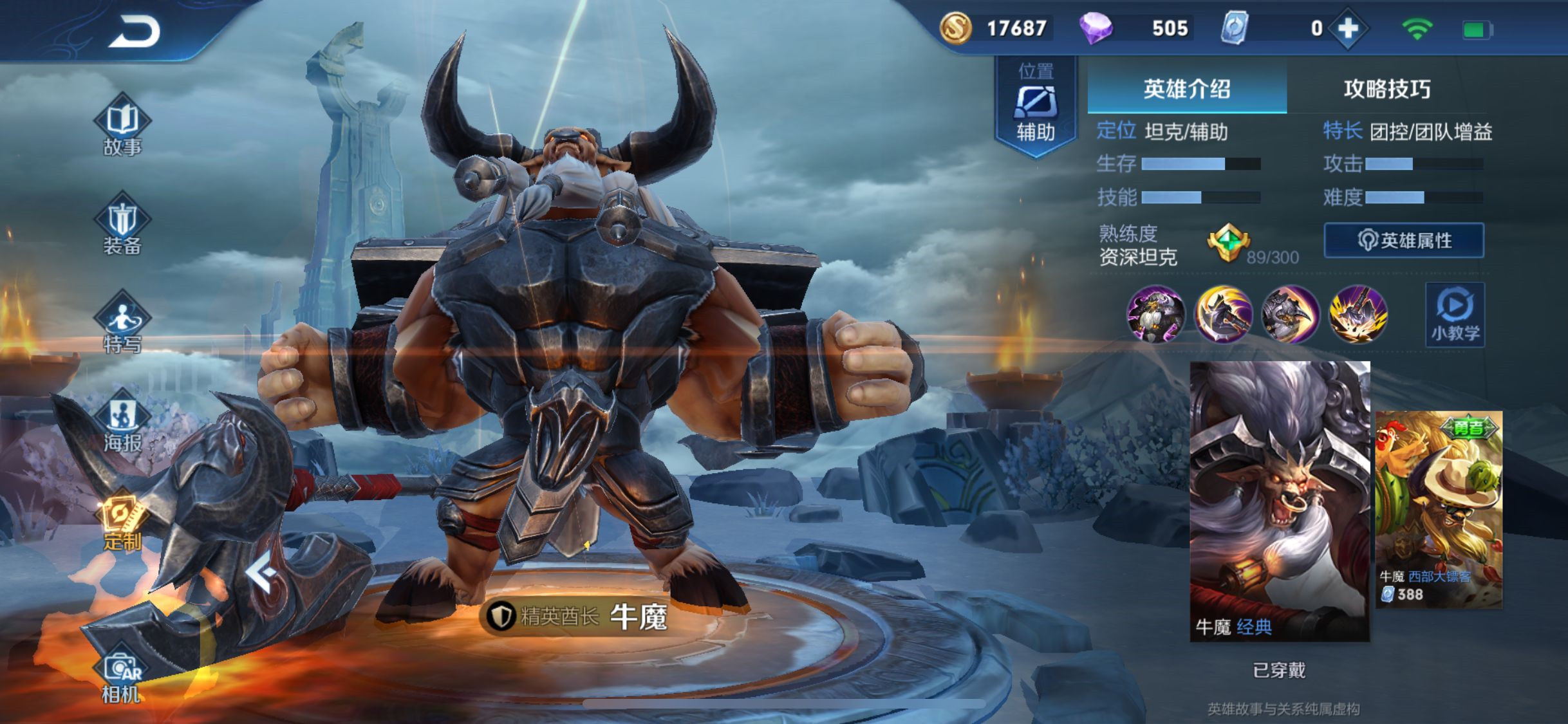
Task: View the fourth skill icon with ground smash
Action: [x=1358, y=315]
